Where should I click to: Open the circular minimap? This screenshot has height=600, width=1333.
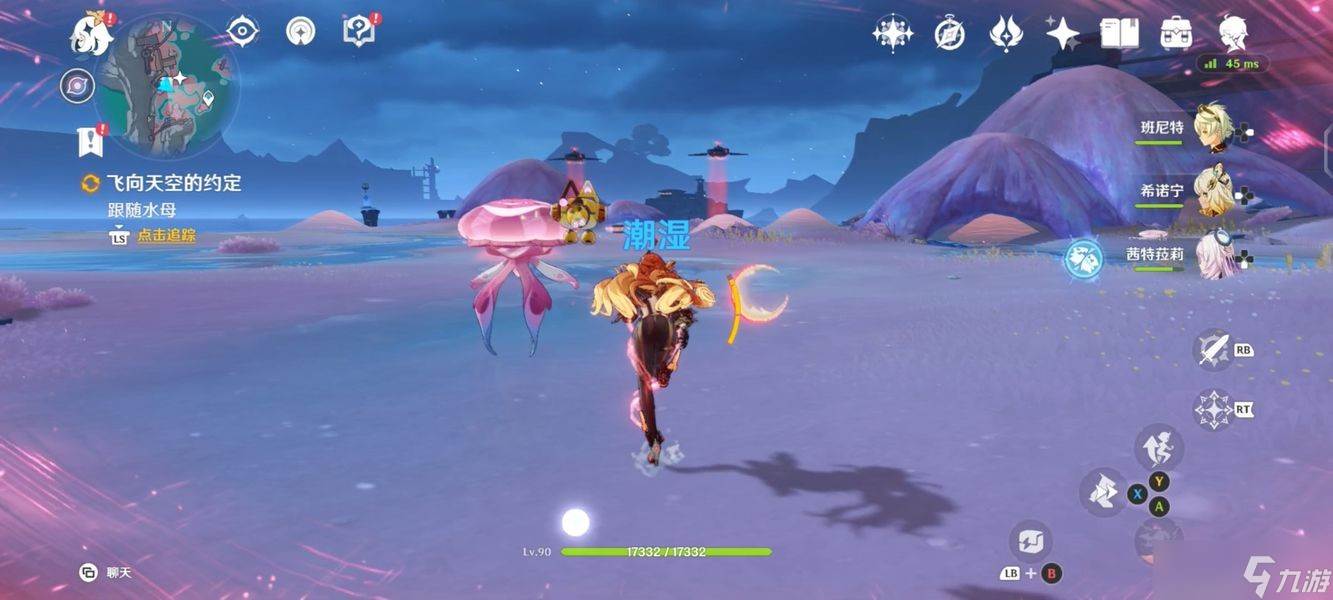[166, 86]
